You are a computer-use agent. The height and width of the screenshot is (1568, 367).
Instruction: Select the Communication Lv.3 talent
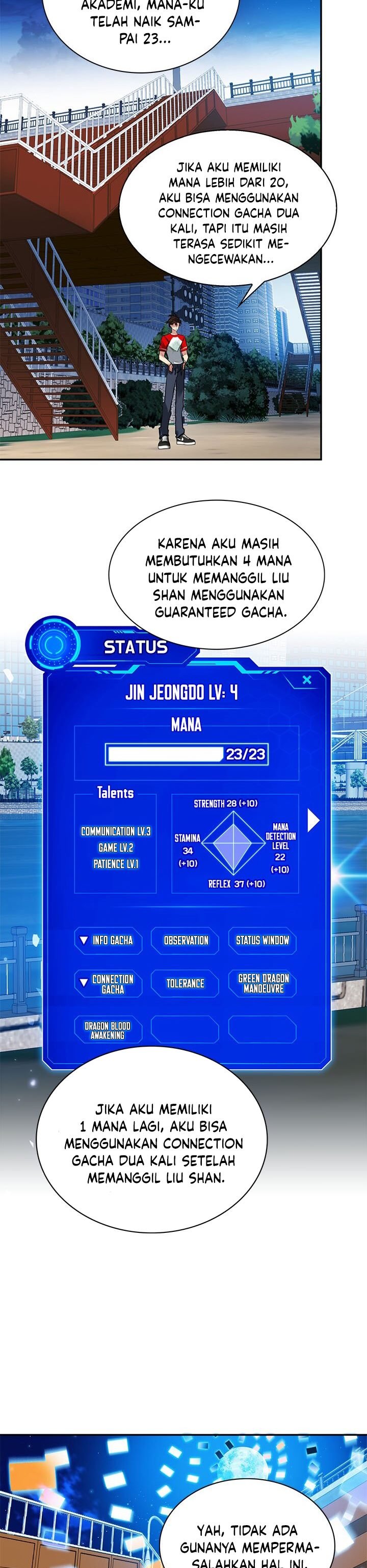[116, 831]
